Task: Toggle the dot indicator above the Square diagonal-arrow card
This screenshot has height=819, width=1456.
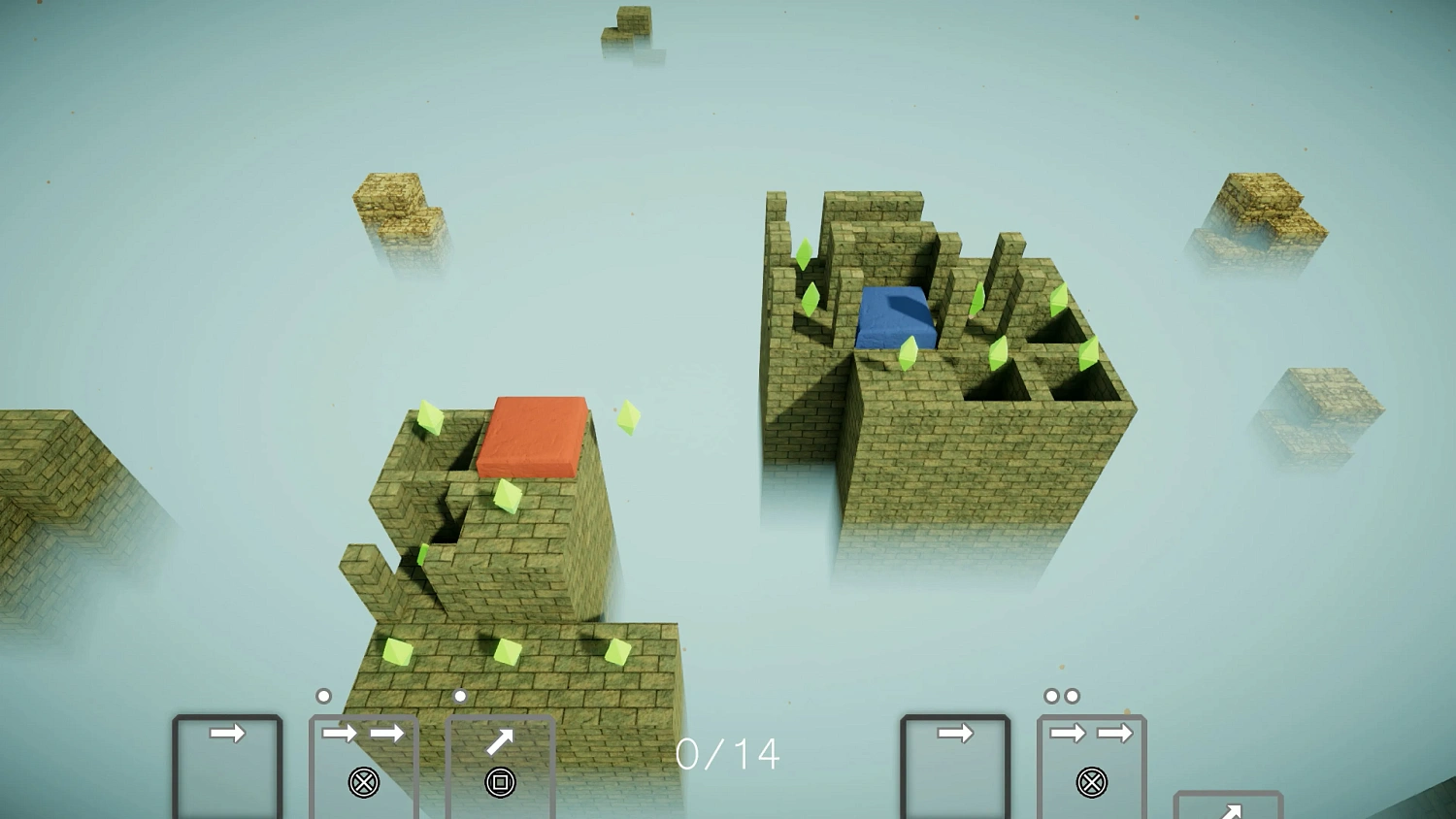Action: 460,695
